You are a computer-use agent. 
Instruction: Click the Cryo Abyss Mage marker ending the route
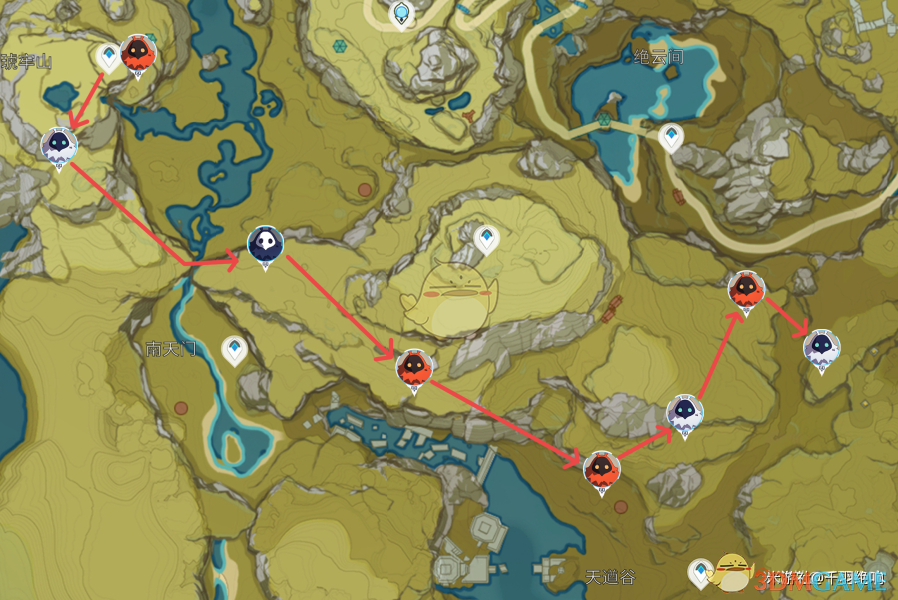[821, 347]
